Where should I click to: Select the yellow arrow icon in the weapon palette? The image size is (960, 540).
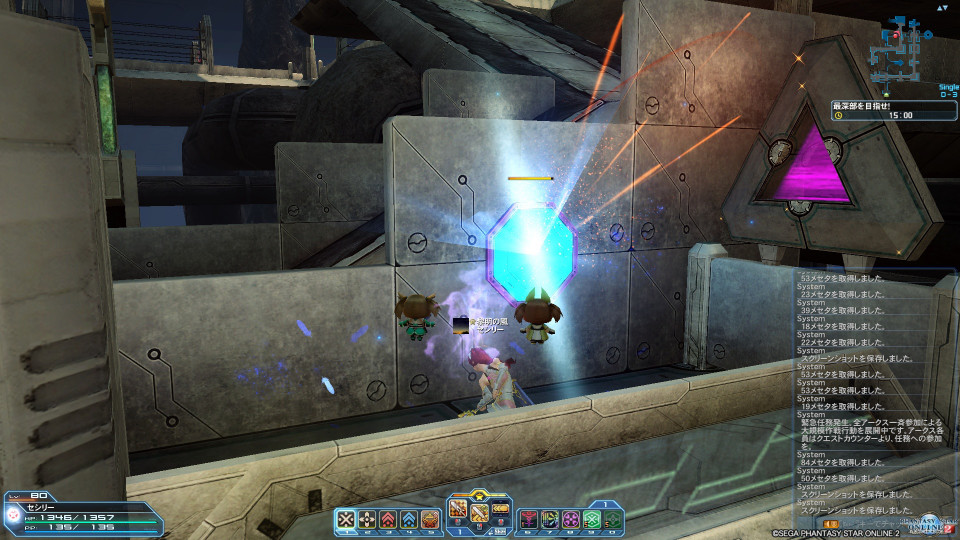(x=500, y=509)
